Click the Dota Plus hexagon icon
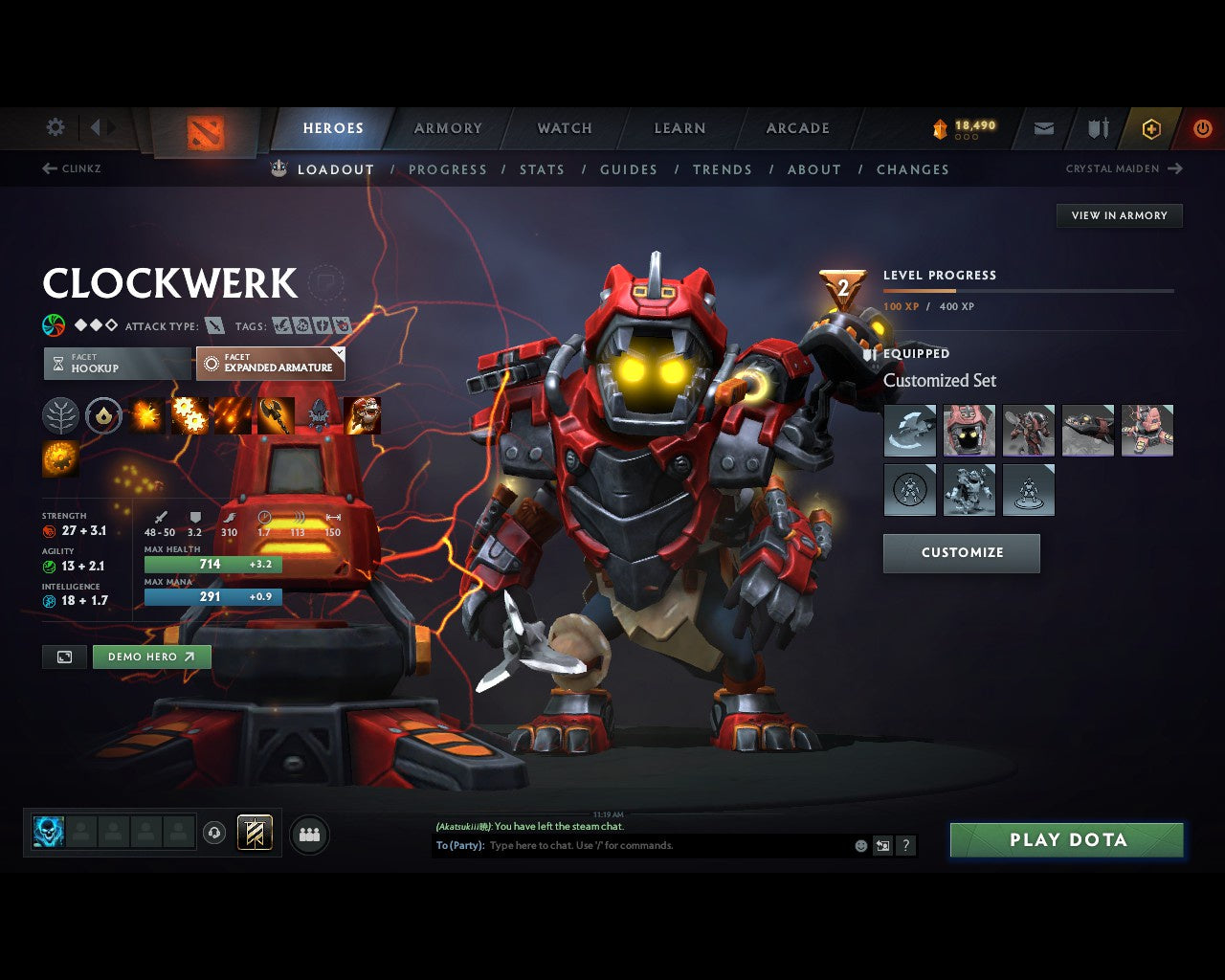Viewport: 1225px width, 980px height. point(1150,128)
